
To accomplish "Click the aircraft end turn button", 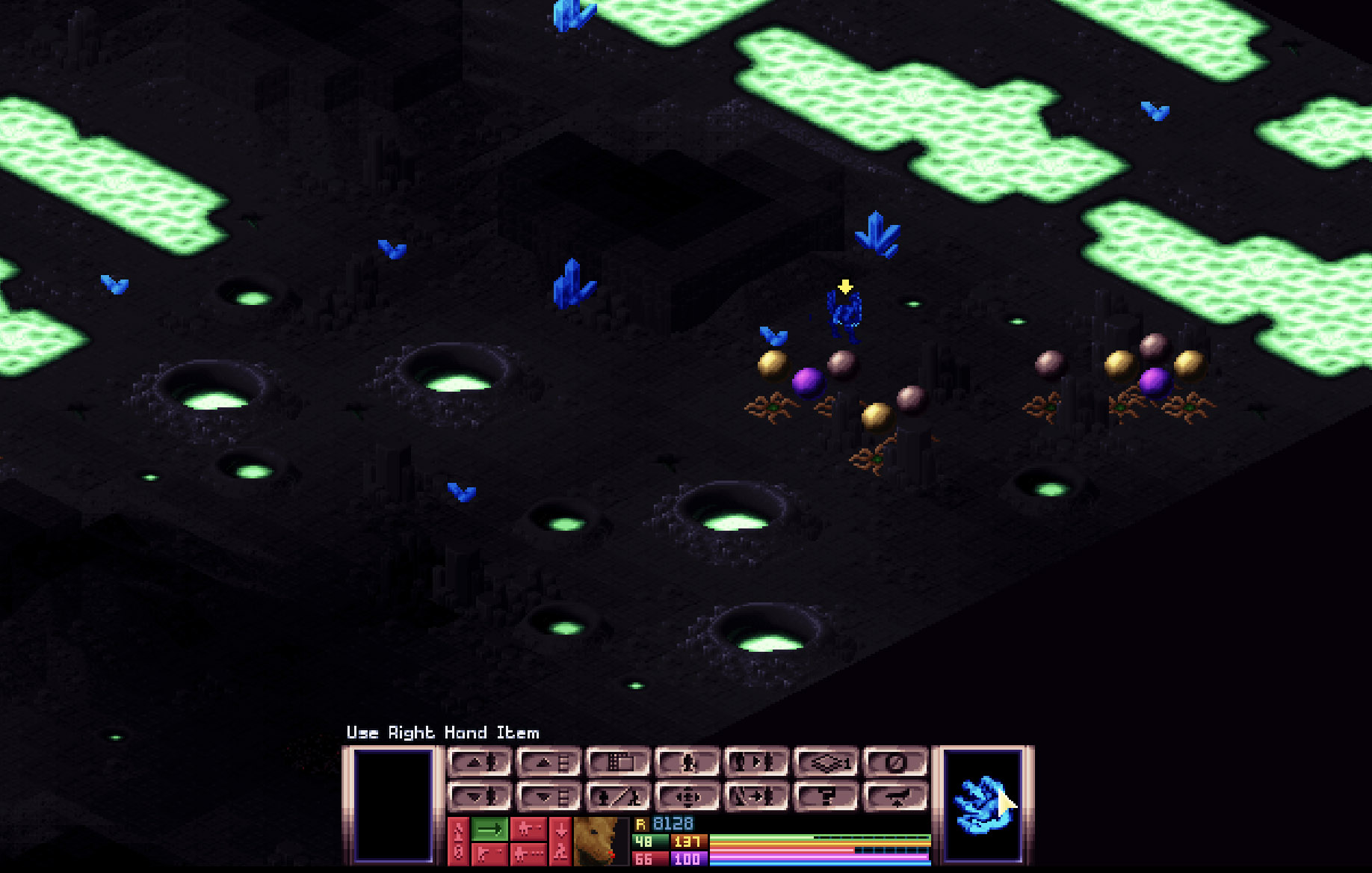I will 895,797.
